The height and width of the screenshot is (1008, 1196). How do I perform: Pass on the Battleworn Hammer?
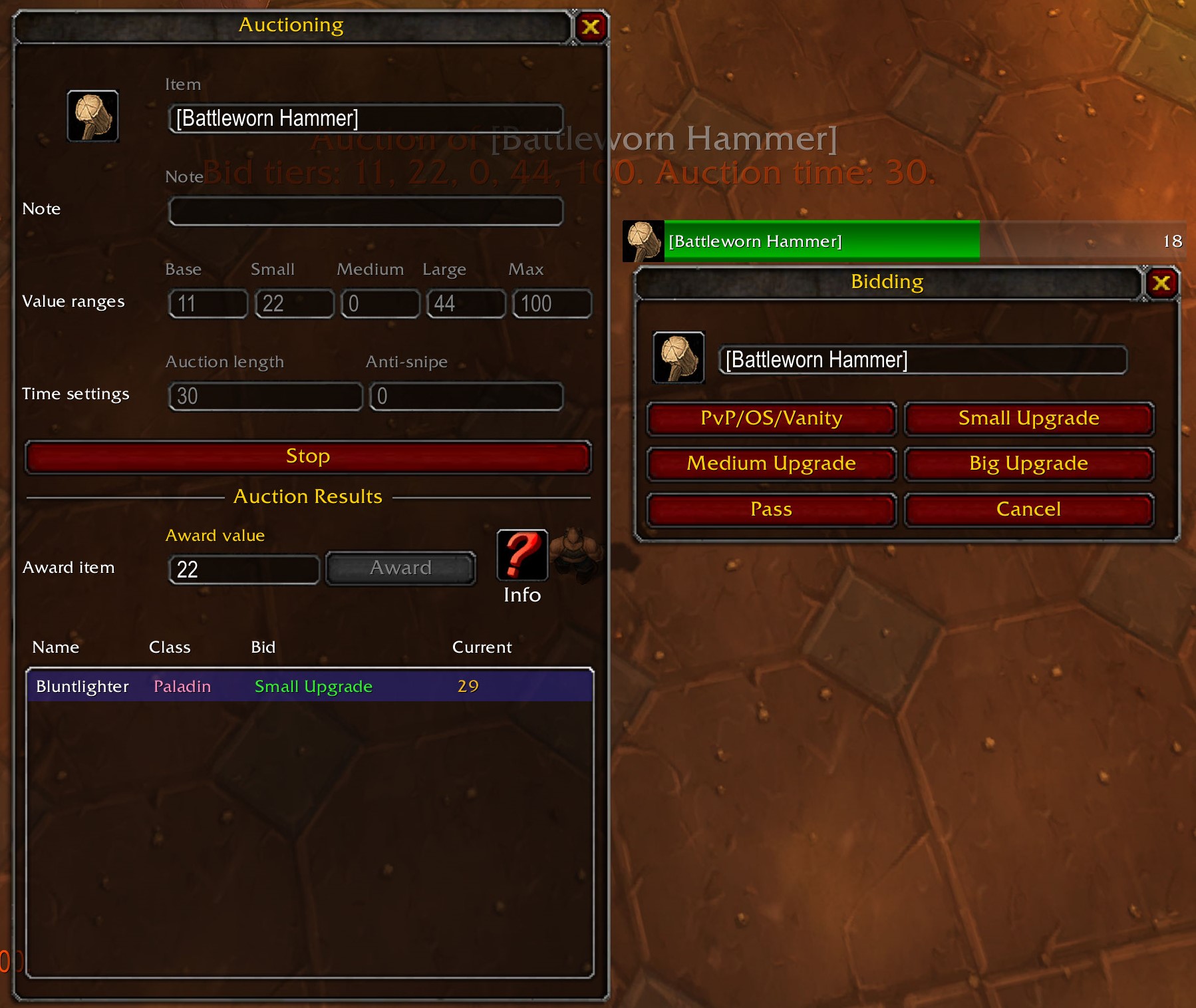pos(771,509)
